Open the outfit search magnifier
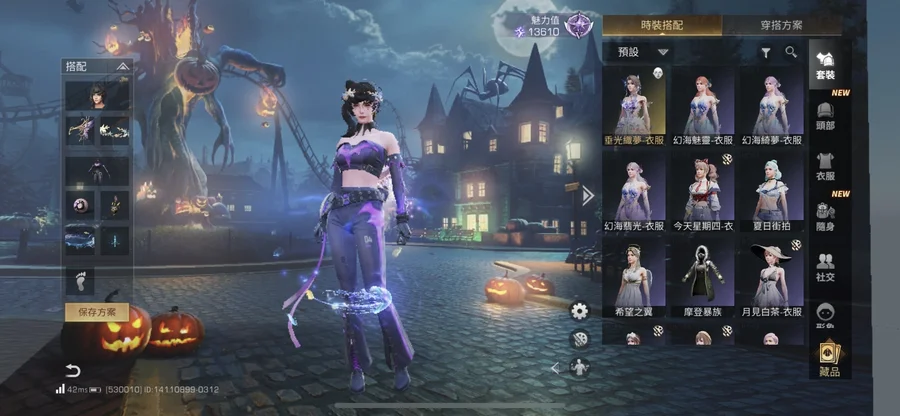Screen dimensions: 900x416 pos(791,52)
